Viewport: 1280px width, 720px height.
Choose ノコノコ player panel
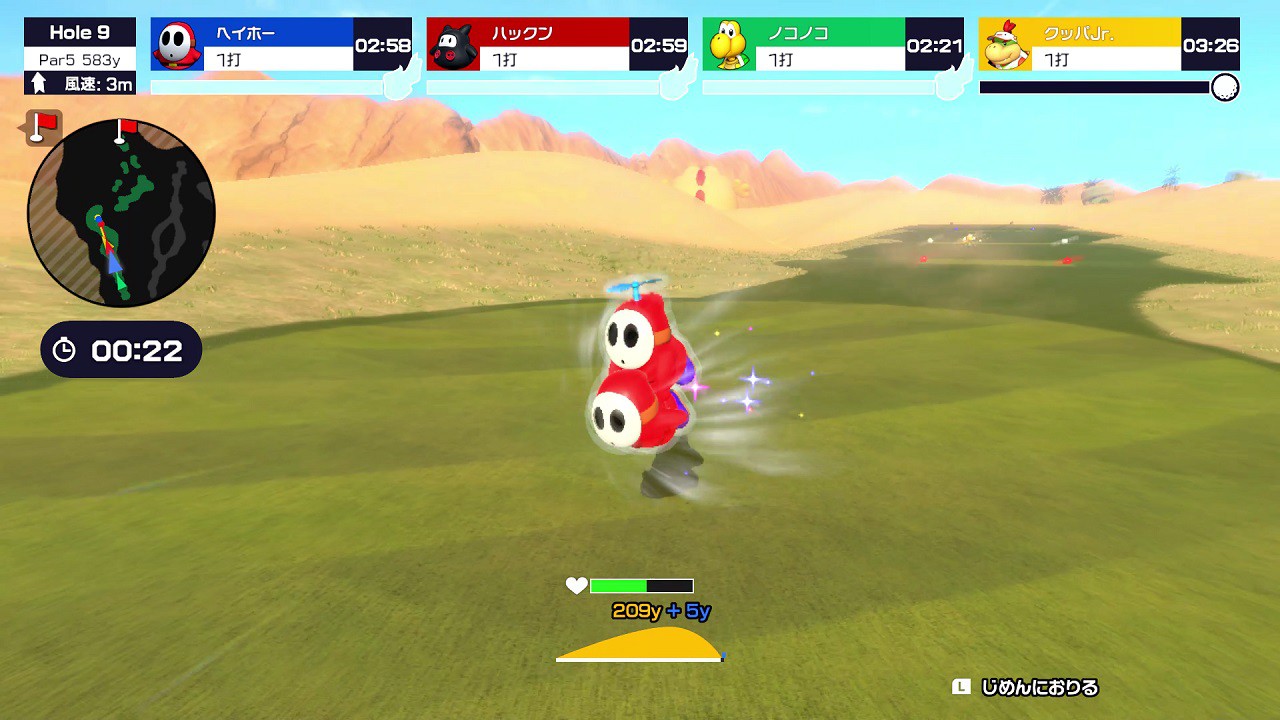pyautogui.click(x=833, y=45)
